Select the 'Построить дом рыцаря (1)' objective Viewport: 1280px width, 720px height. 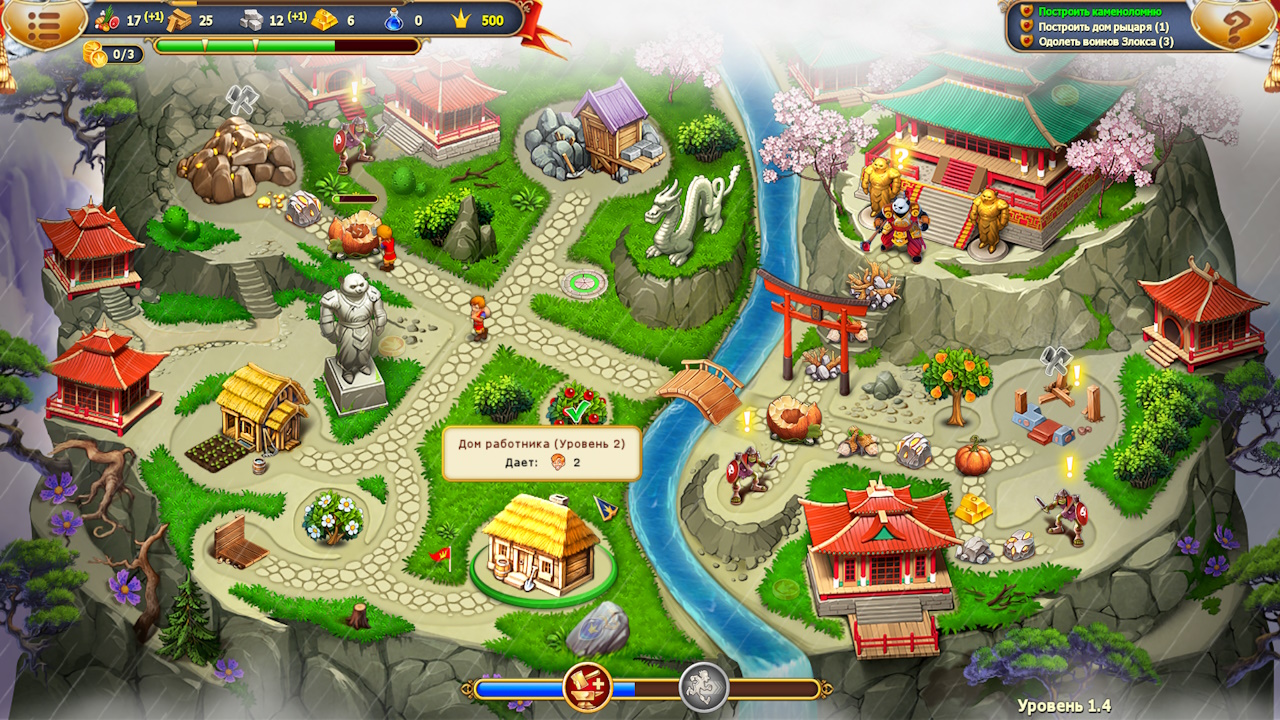point(1103,27)
